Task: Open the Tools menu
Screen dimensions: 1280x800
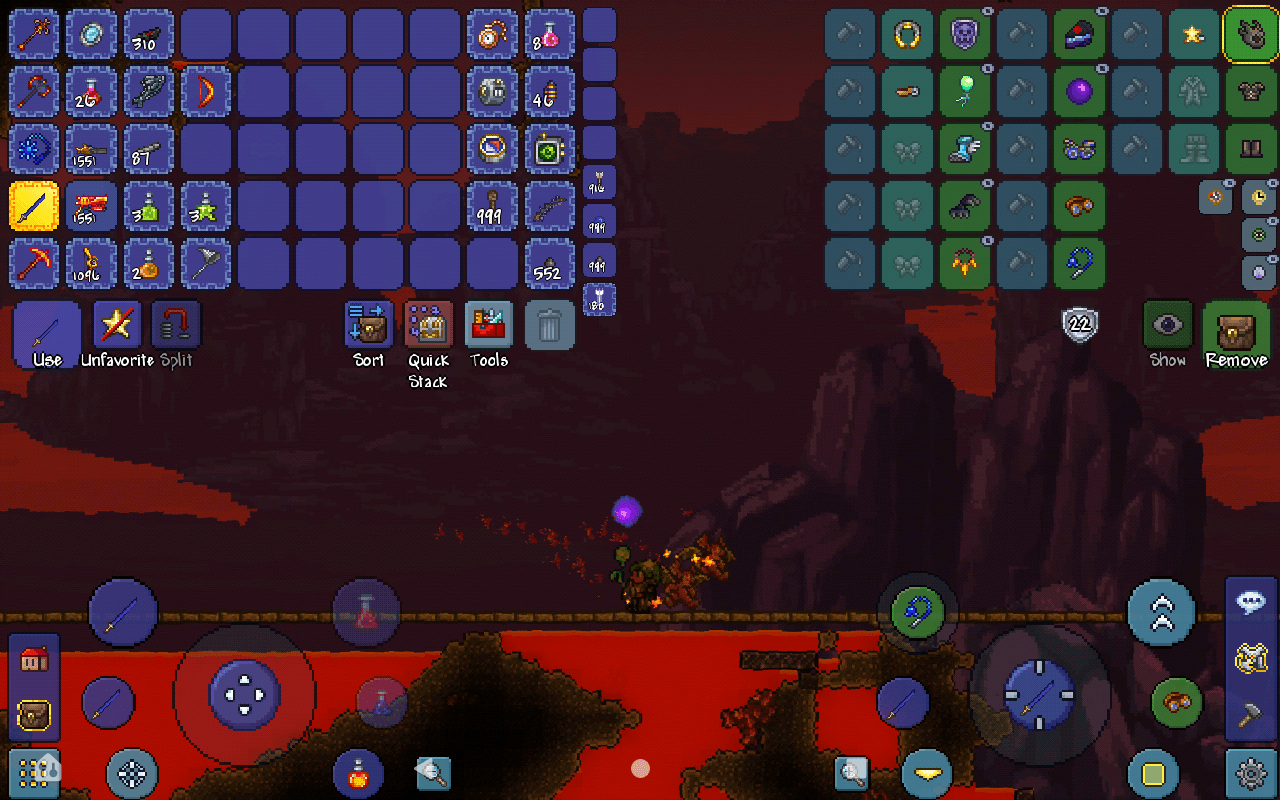Action: (488, 323)
